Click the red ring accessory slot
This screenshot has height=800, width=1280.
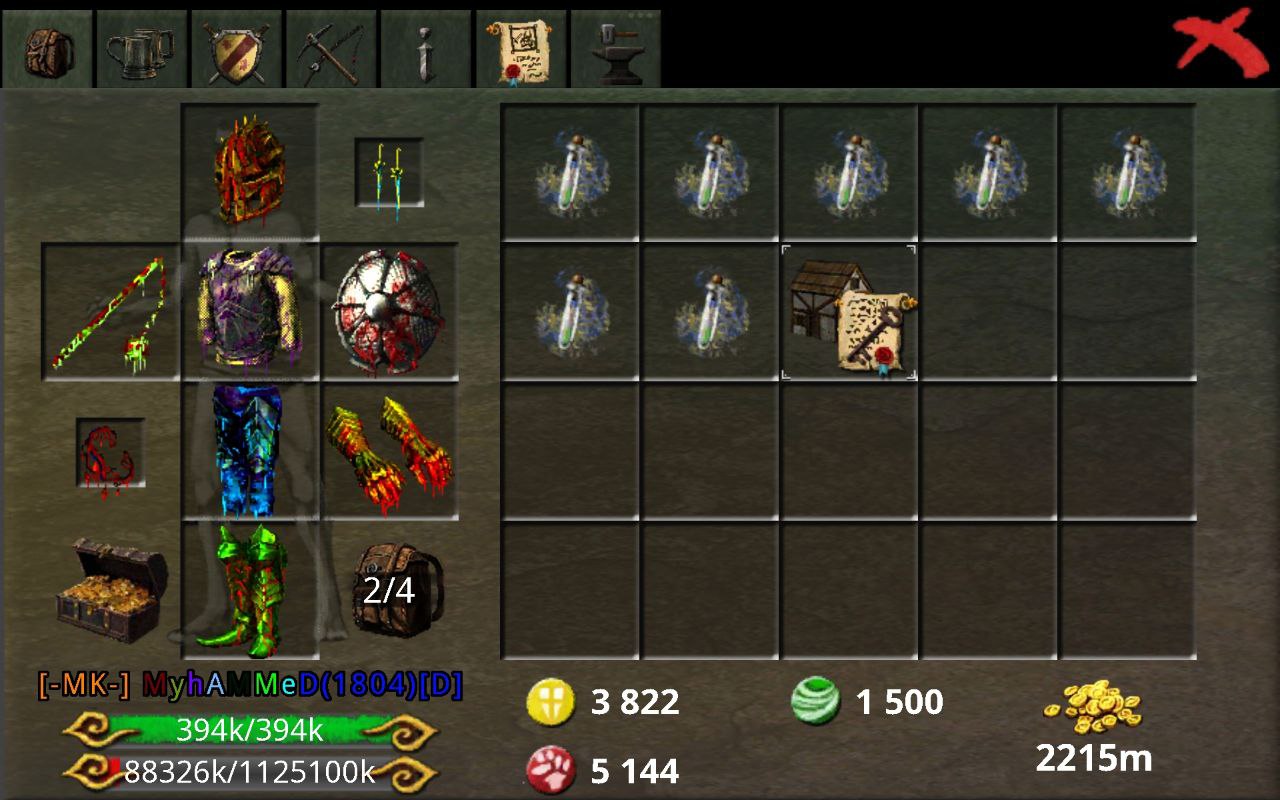coord(110,452)
